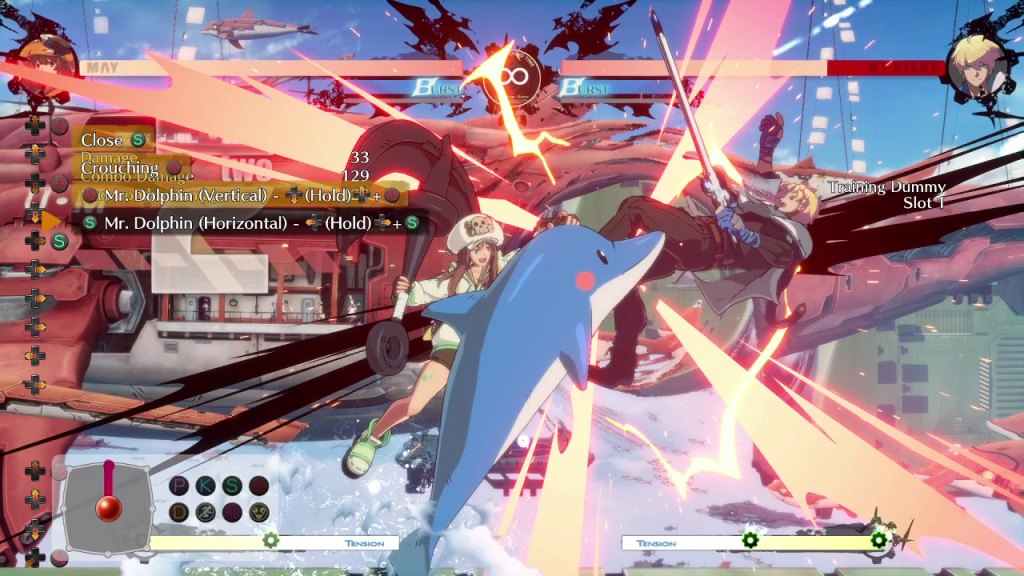Click the smiley face taunt button icon
This screenshot has height=576, width=1024.
point(258,512)
